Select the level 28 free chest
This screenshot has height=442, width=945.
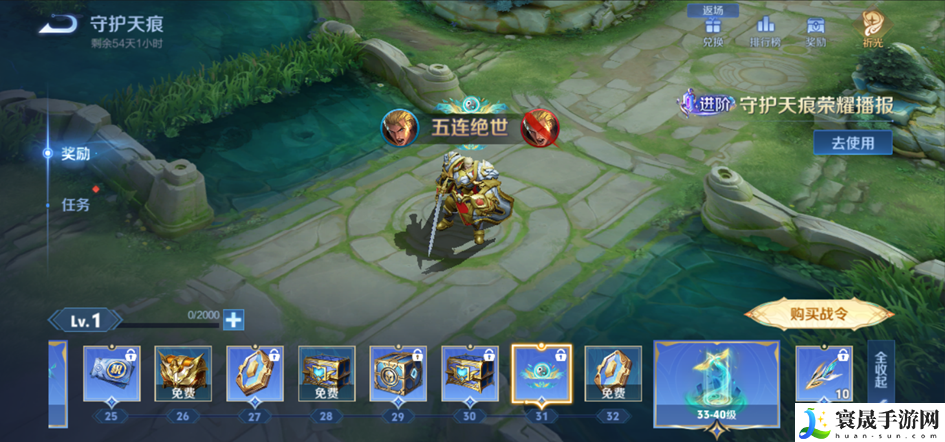coord(326,375)
